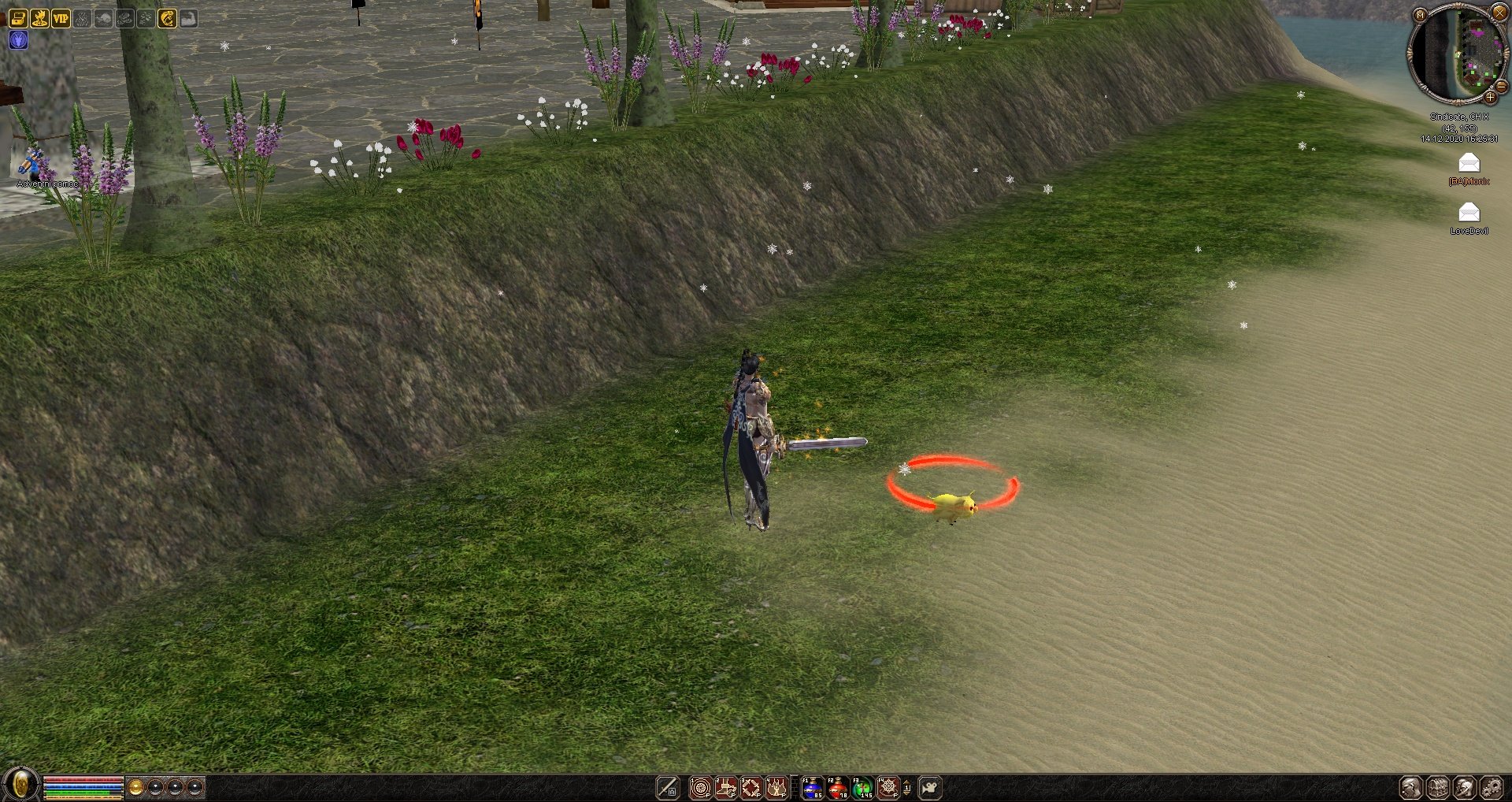The image size is (1512, 802).
Task: Open the VIP status icon
Action: tap(61, 18)
